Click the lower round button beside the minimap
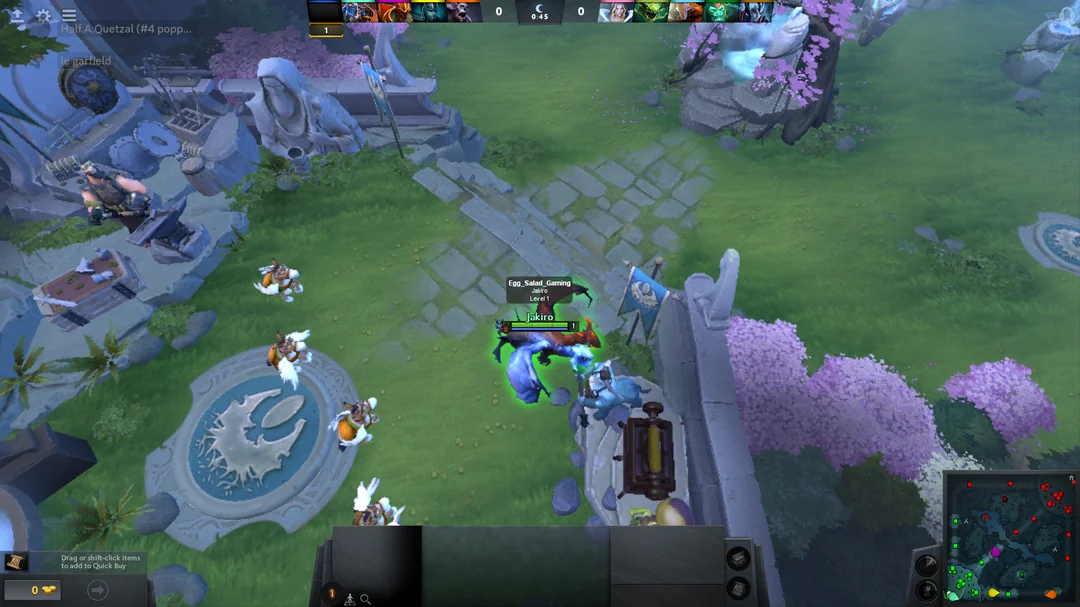This screenshot has width=1080, height=607. 927,590
